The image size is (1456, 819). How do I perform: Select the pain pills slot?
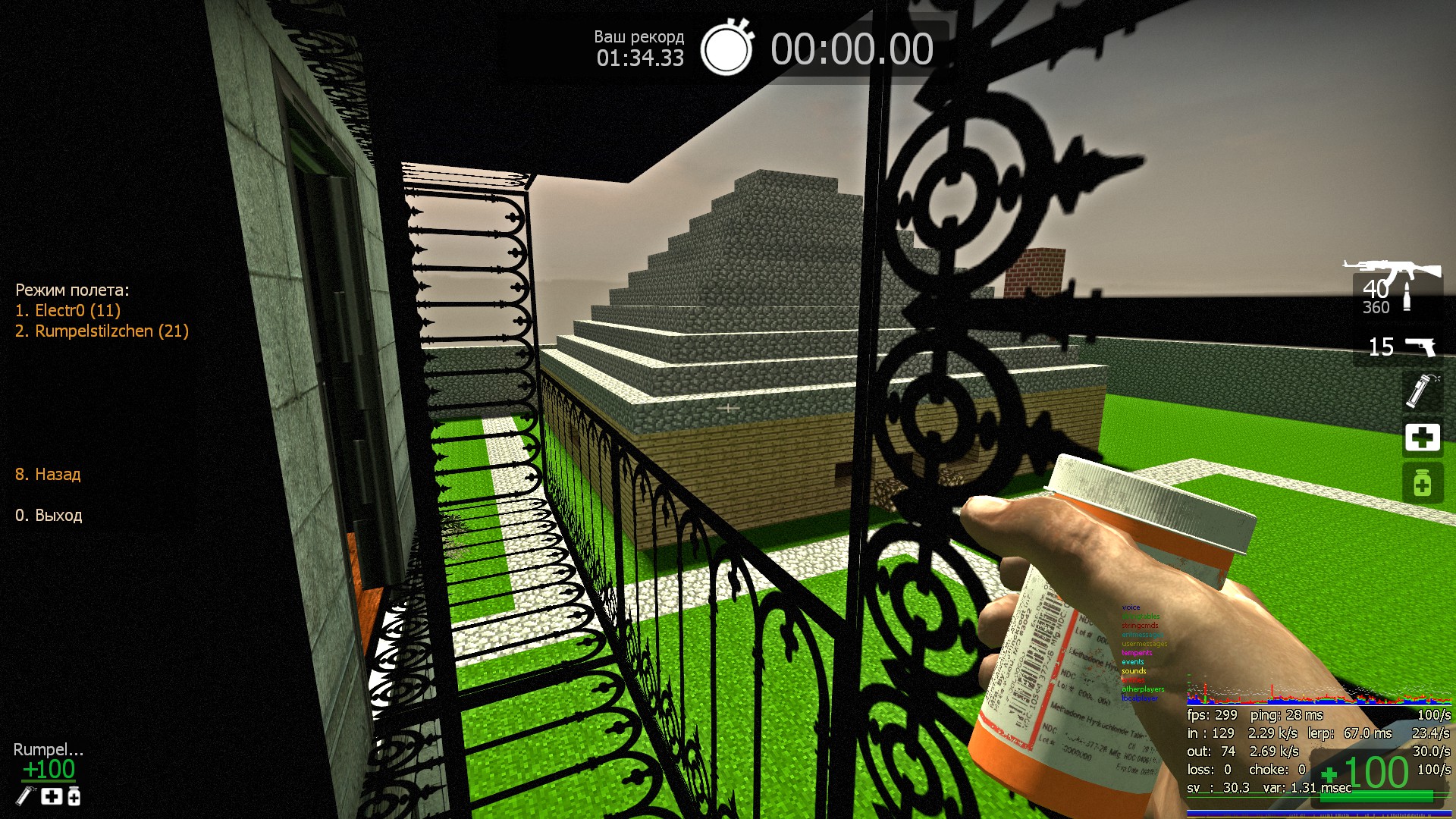[x=1422, y=483]
